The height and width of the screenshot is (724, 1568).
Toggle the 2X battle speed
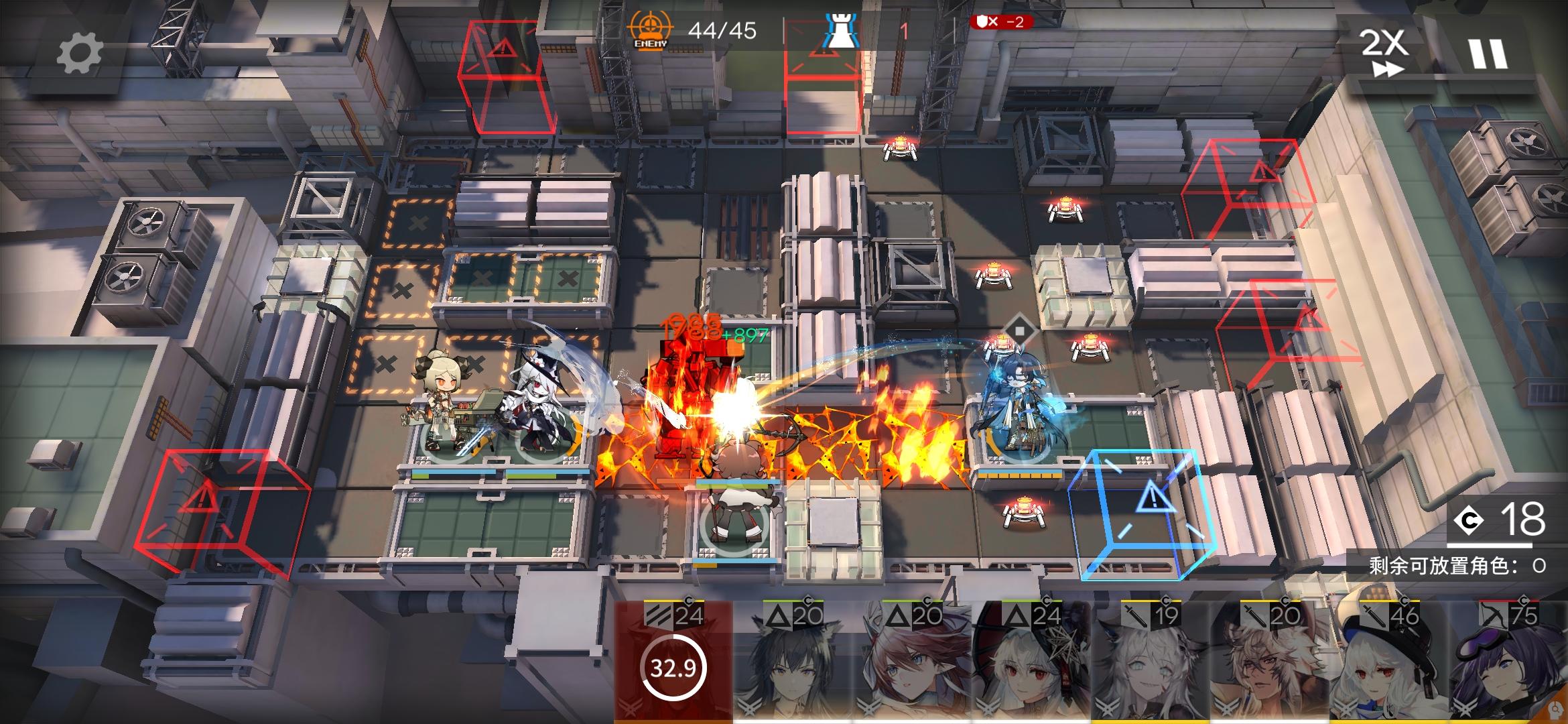(x=1384, y=52)
